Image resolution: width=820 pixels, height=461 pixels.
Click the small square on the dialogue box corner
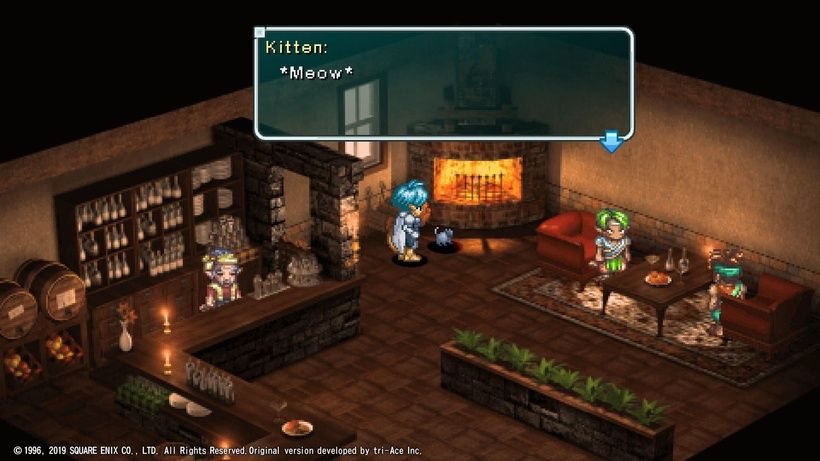coord(260,32)
